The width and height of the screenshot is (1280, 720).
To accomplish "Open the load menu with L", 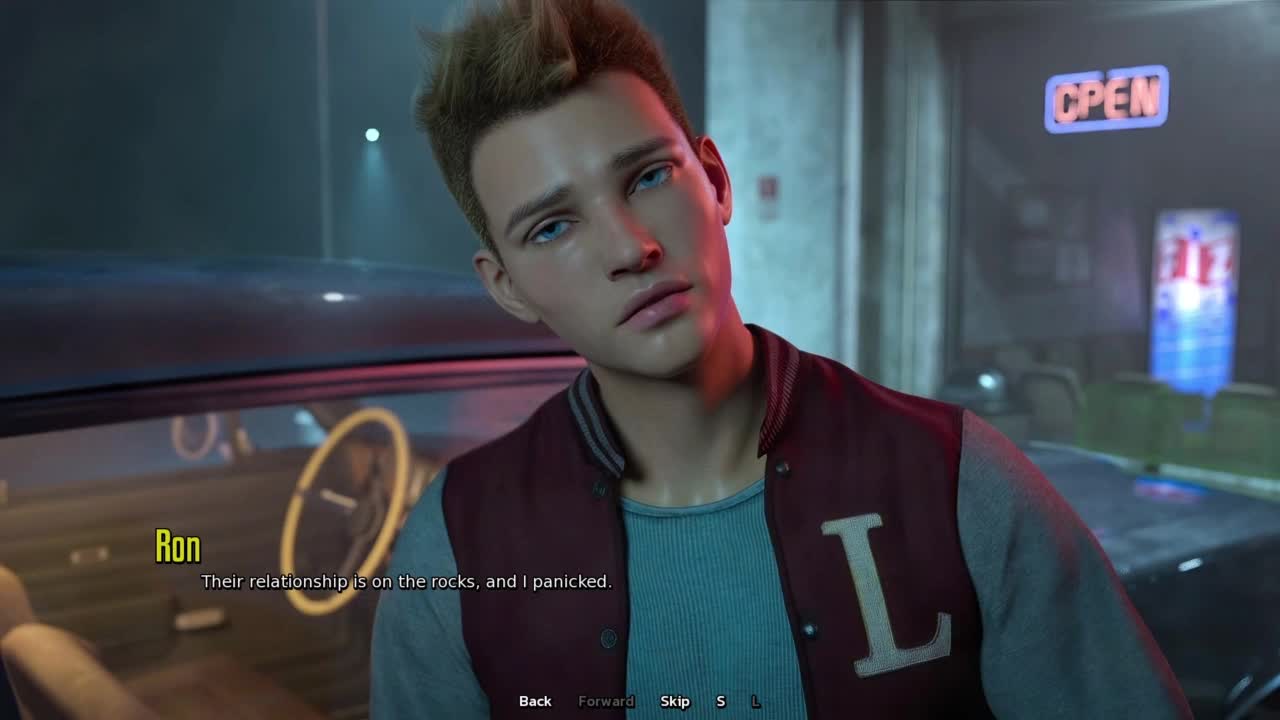I will tap(756, 701).
